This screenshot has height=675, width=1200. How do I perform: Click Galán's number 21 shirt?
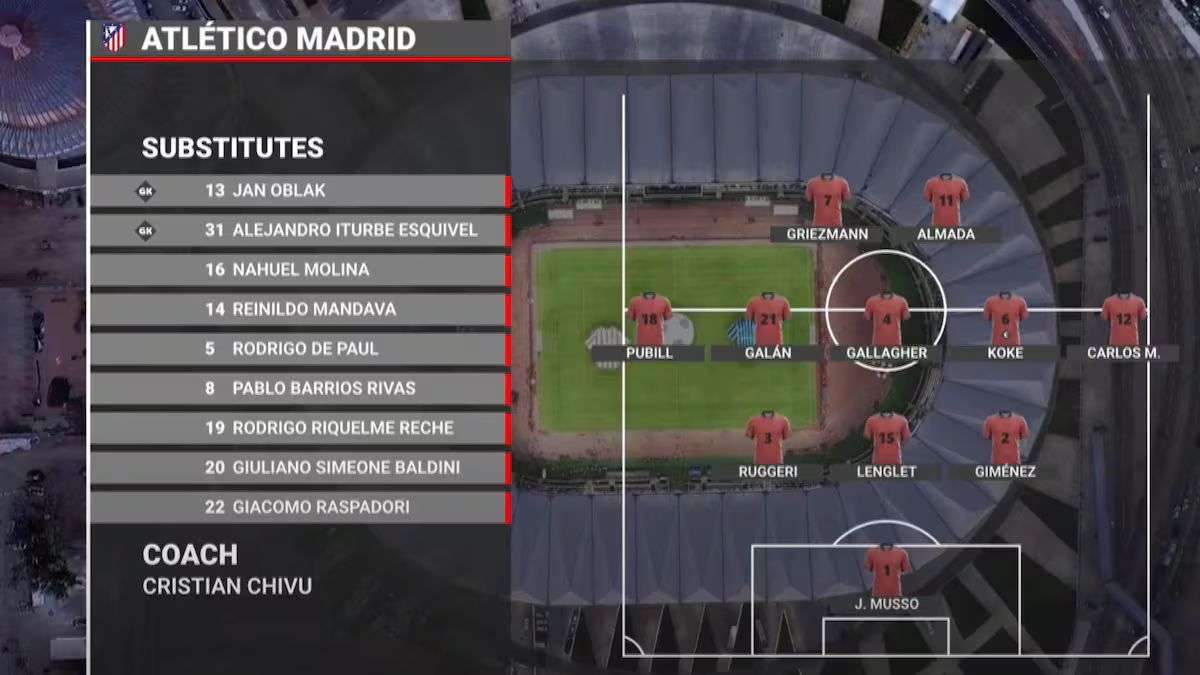[x=768, y=318]
